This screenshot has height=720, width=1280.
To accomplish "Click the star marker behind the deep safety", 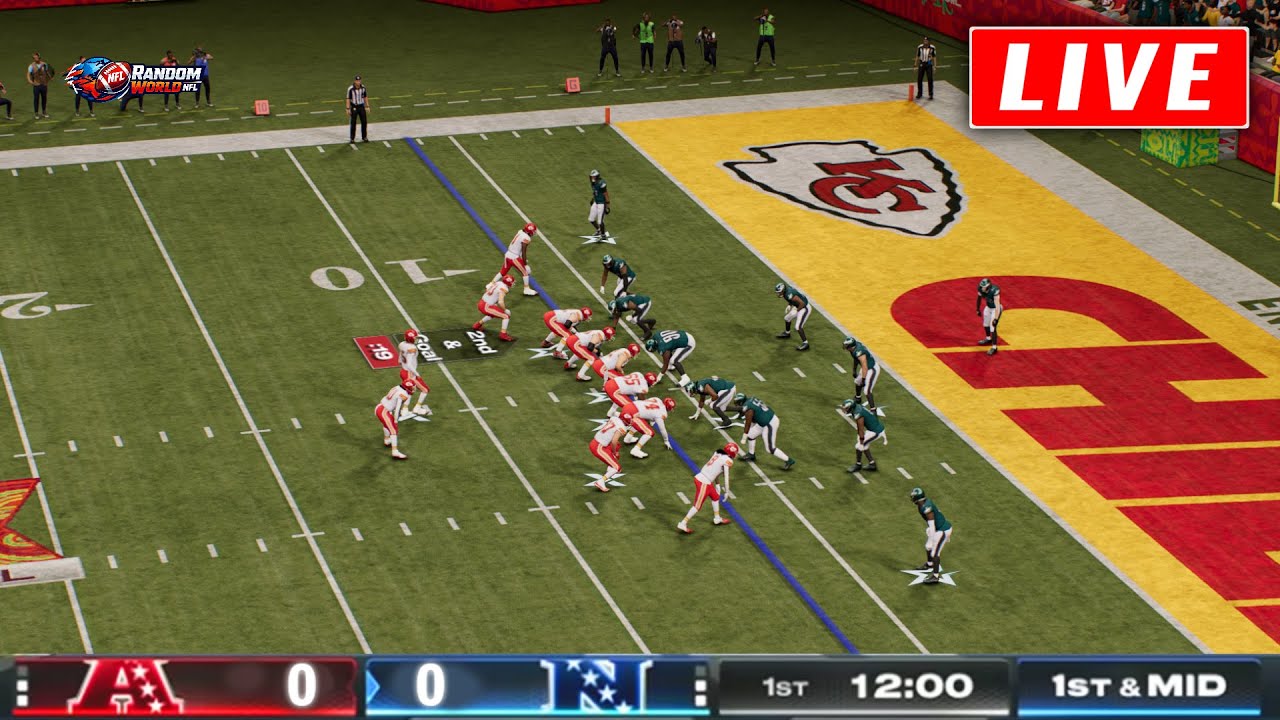I will point(930,578).
